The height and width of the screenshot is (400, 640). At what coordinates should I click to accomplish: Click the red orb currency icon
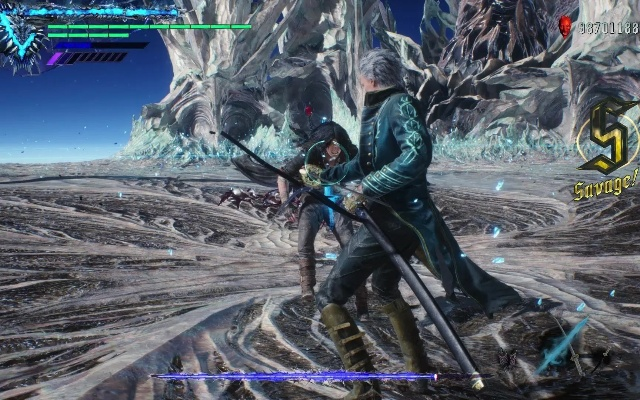565,27
